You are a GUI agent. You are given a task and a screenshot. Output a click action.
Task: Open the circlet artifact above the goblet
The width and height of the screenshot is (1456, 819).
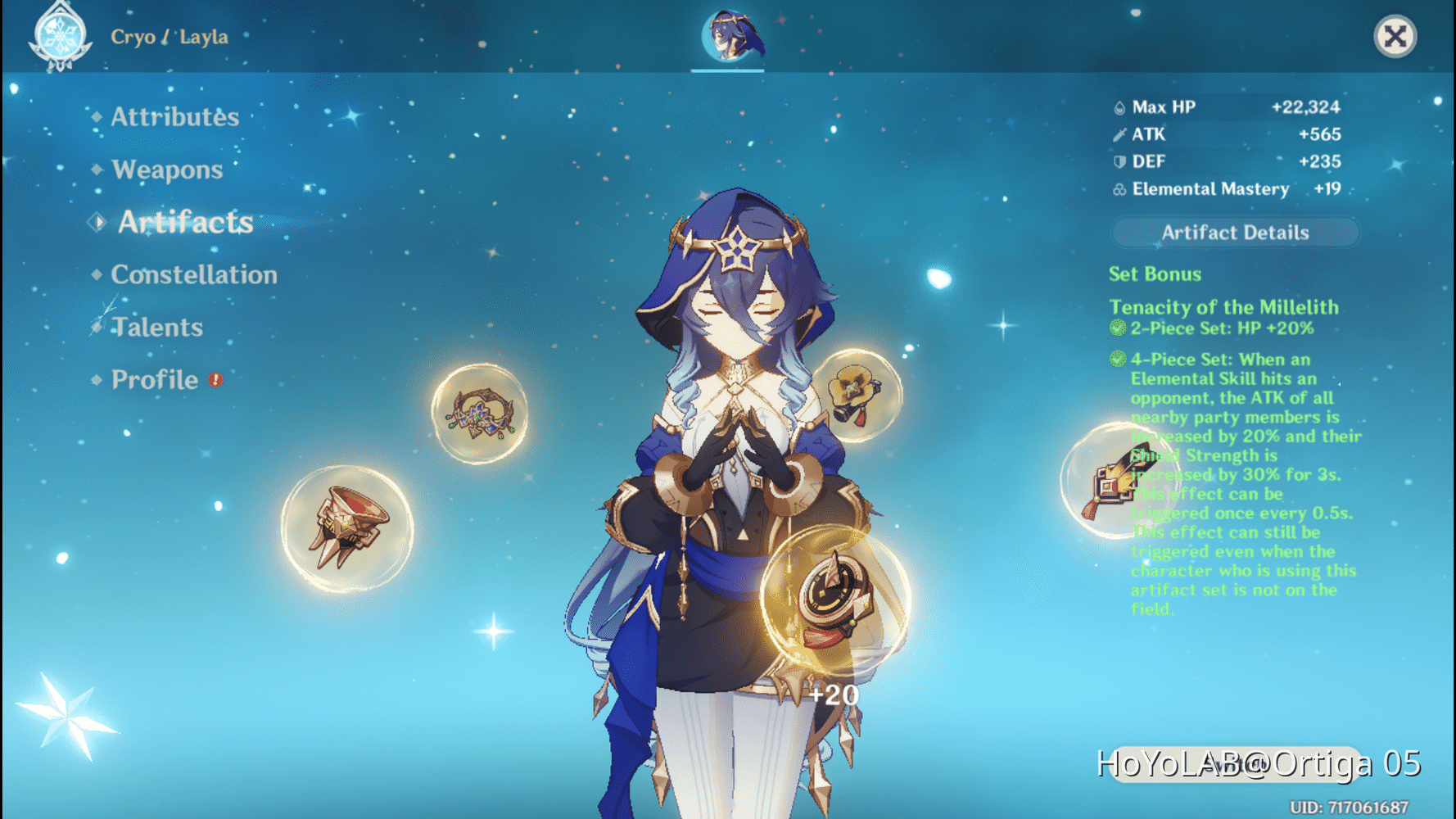click(479, 414)
